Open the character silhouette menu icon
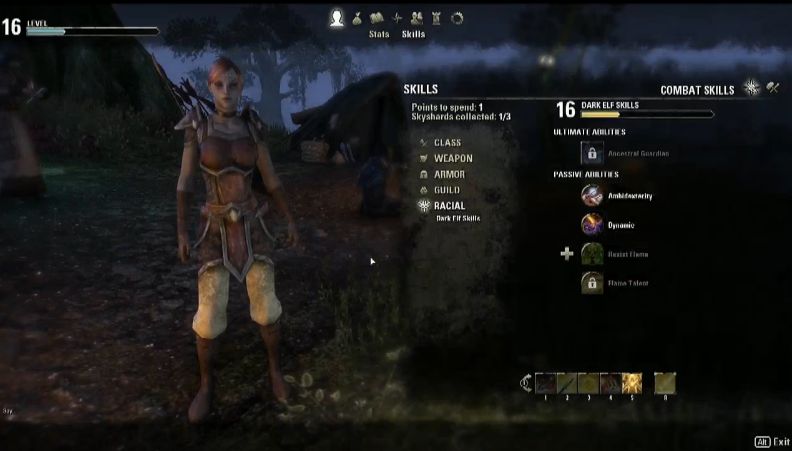792x451 pixels. [337, 17]
